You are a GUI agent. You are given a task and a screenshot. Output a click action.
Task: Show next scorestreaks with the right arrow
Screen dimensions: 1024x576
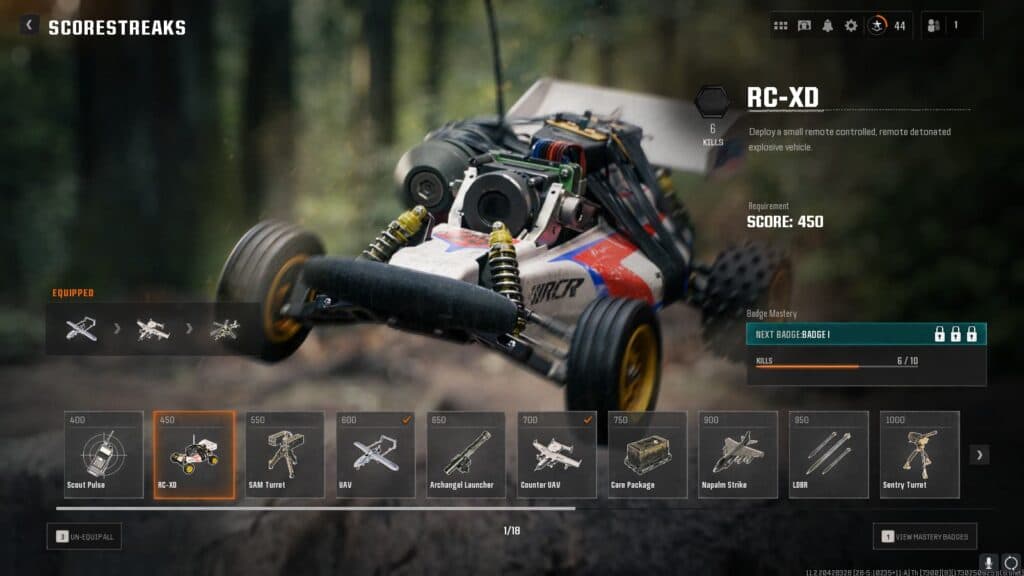tap(979, 455)
